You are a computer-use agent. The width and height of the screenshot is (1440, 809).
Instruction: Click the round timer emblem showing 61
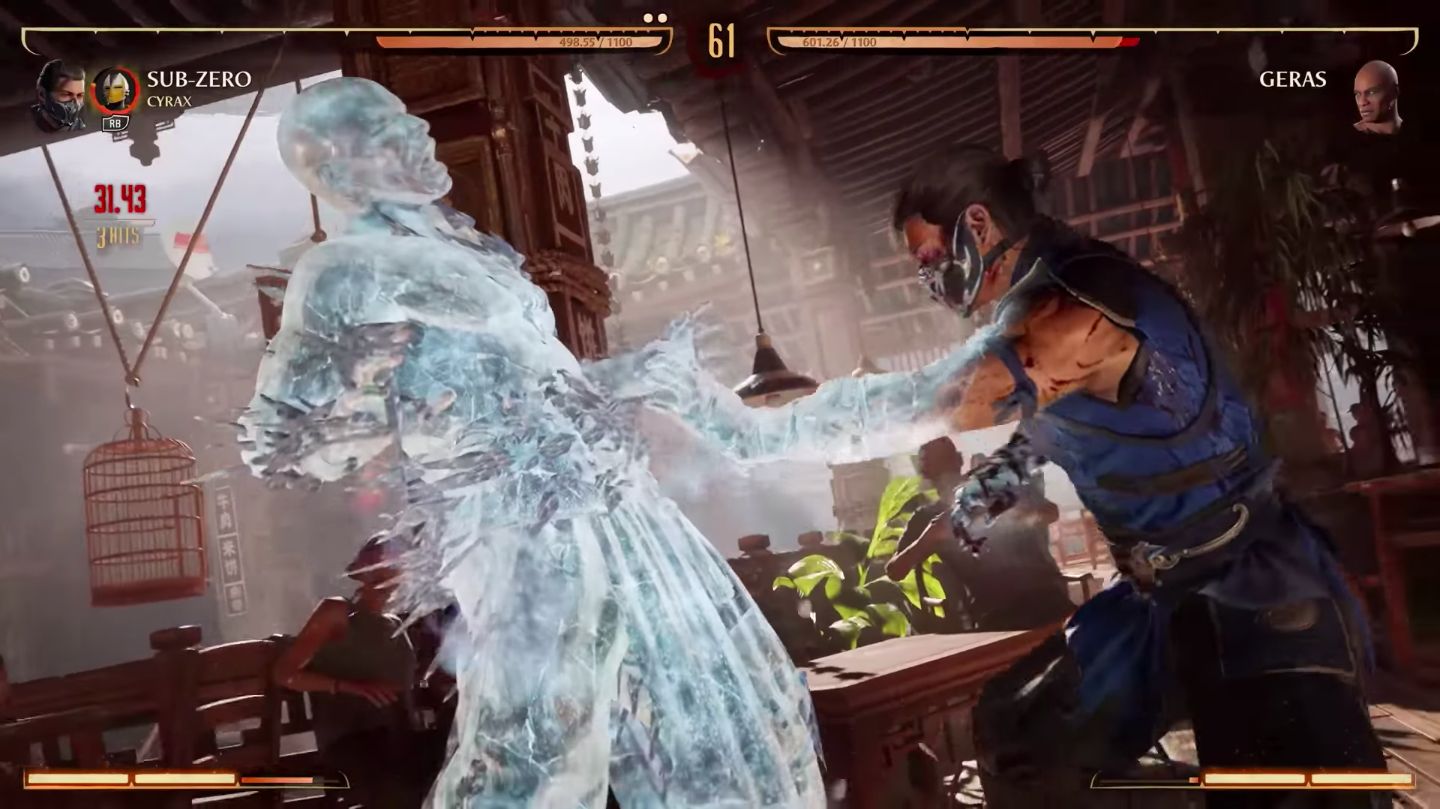pyautogui.click(x=723, y=41)
